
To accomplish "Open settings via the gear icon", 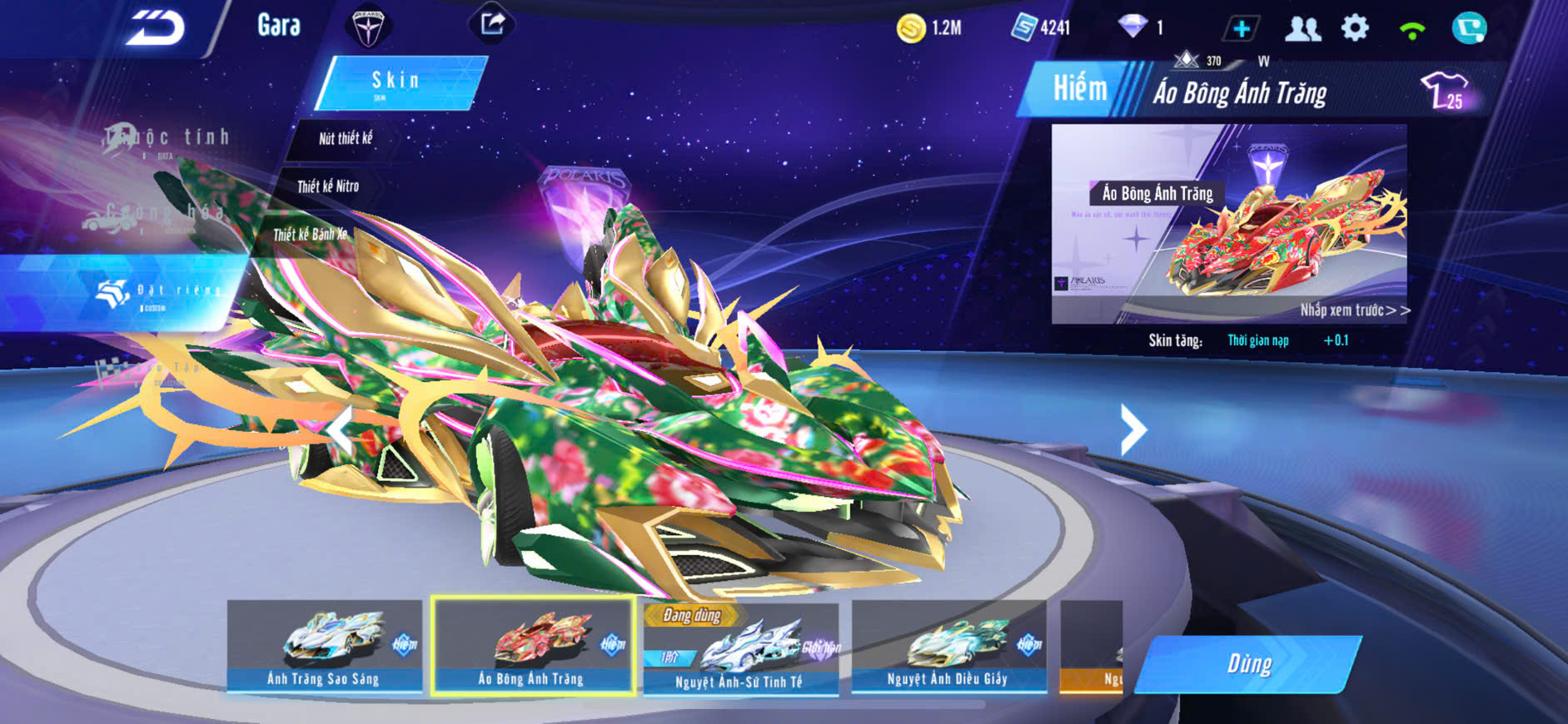I will coord(1355,28).
